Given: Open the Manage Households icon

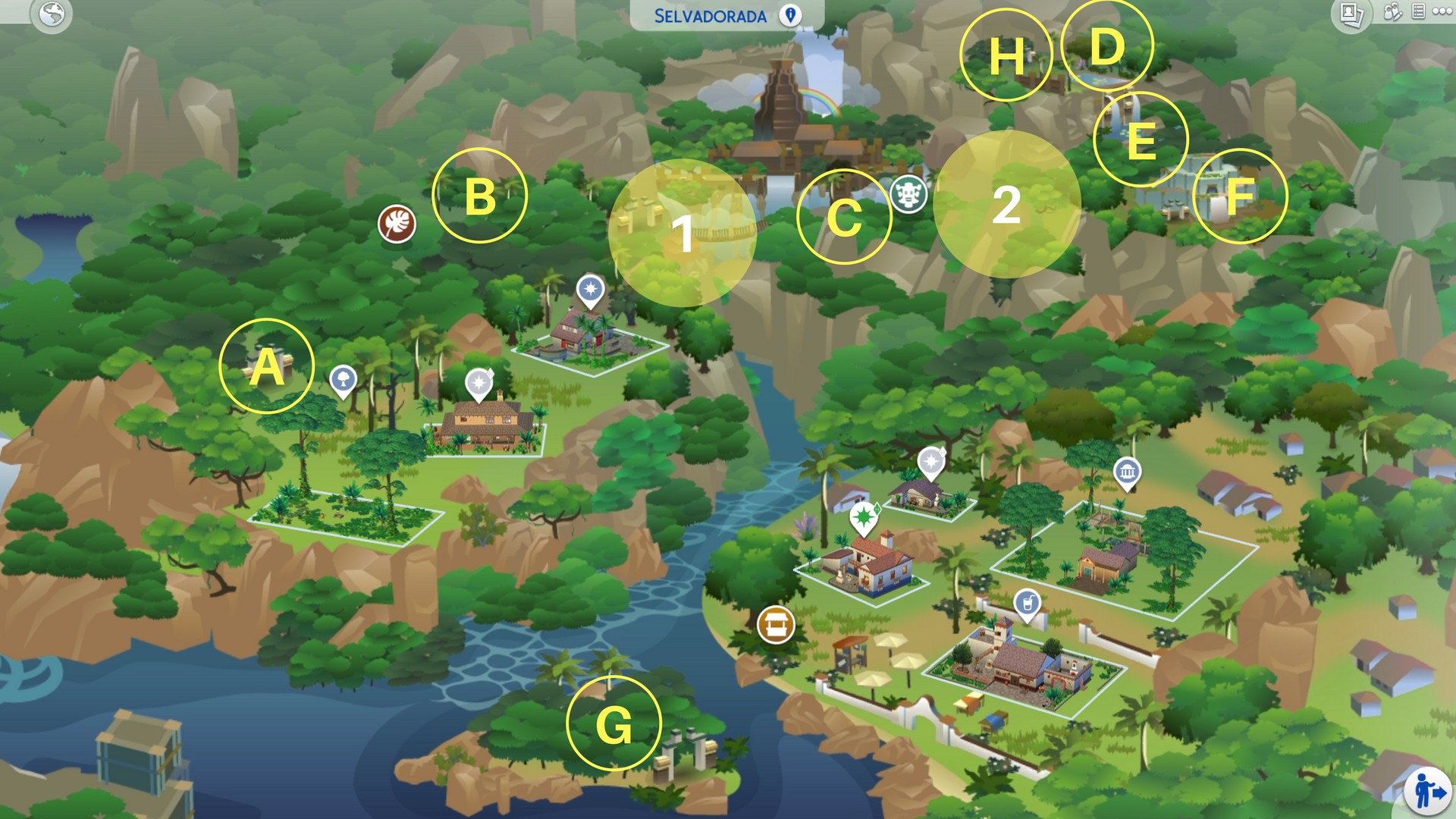Looking at the screenshot, I should click(x=1392, y=12).
